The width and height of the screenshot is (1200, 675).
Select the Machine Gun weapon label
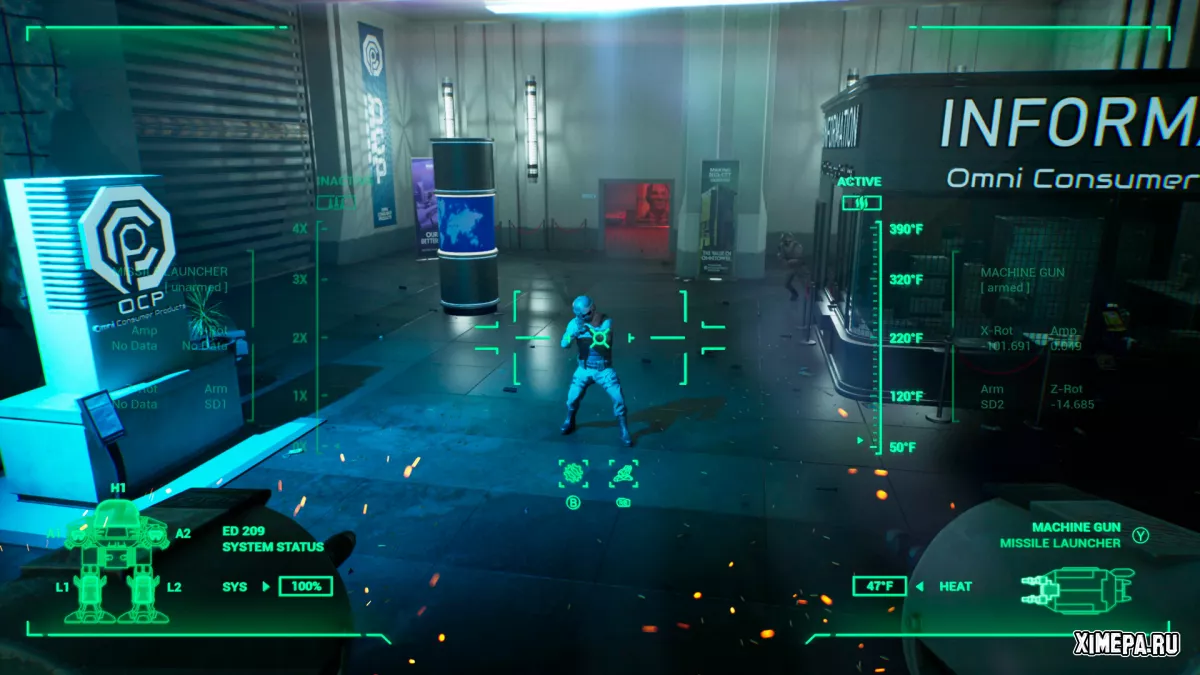(1074, 527)
